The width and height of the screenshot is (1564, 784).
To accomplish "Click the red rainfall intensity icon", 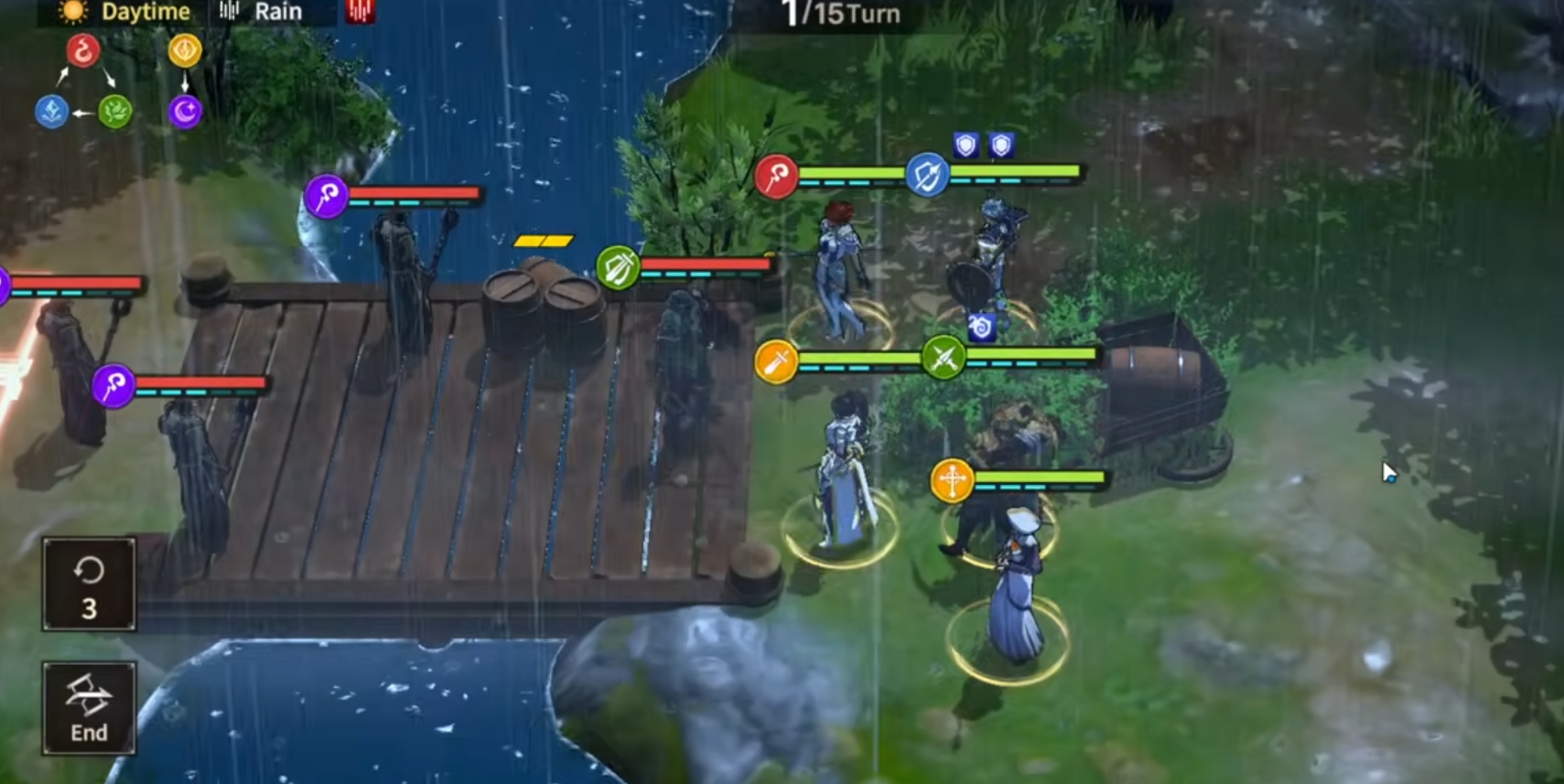I will point(359,12).
